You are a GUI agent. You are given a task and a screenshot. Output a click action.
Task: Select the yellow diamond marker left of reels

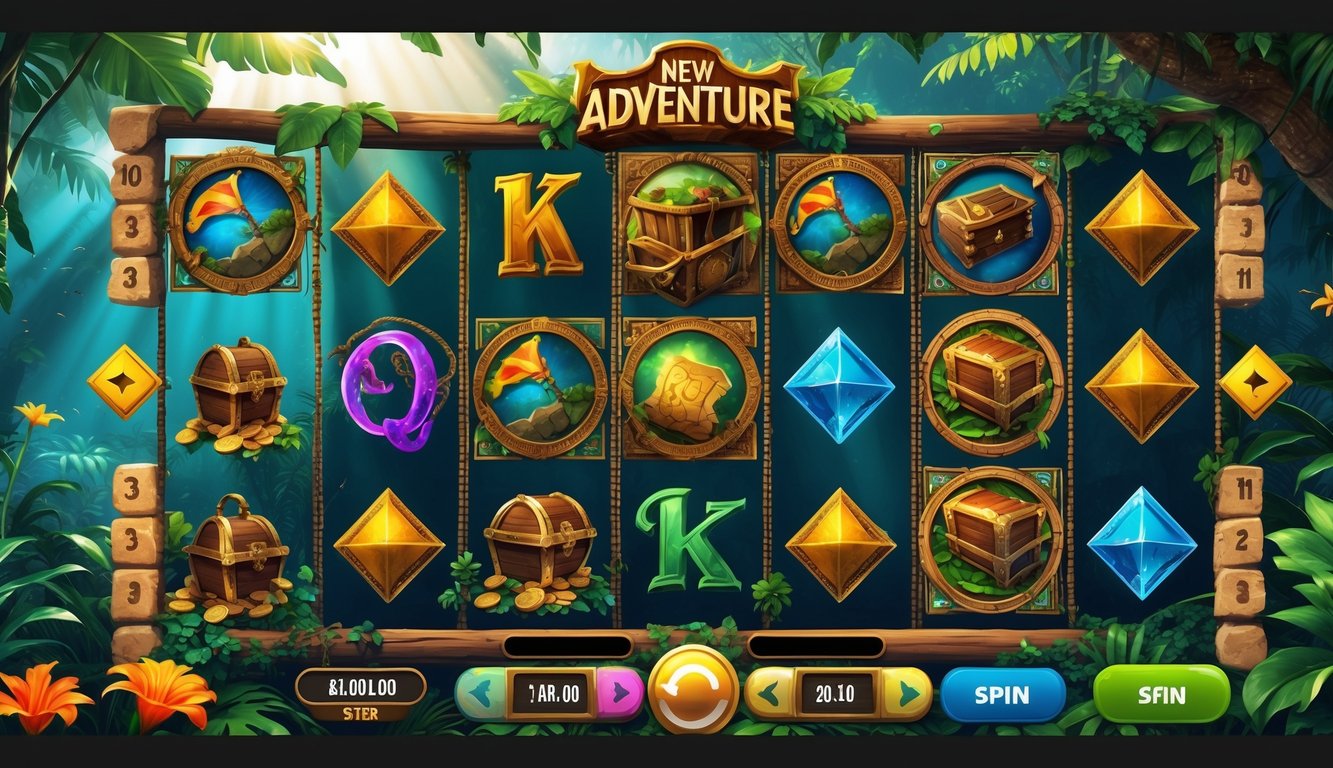point(124,382)
